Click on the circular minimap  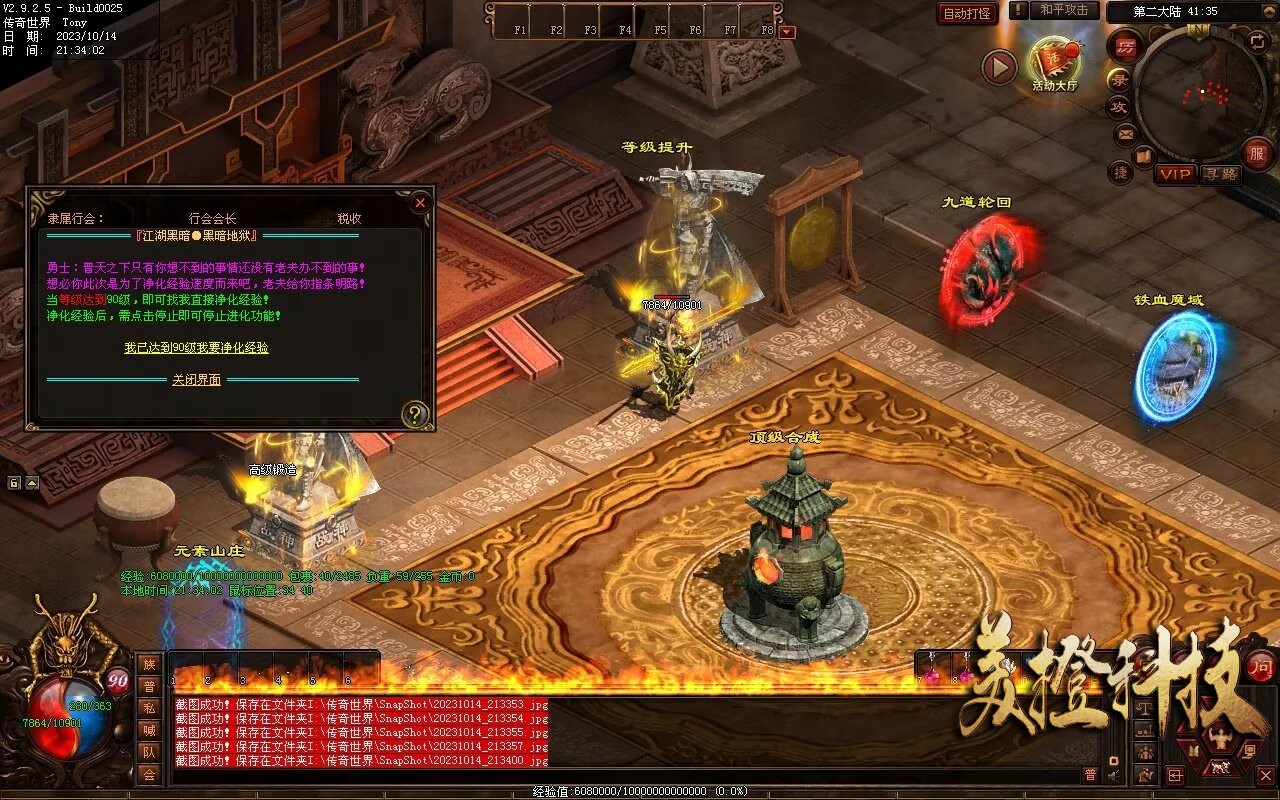coord(1201,94)
